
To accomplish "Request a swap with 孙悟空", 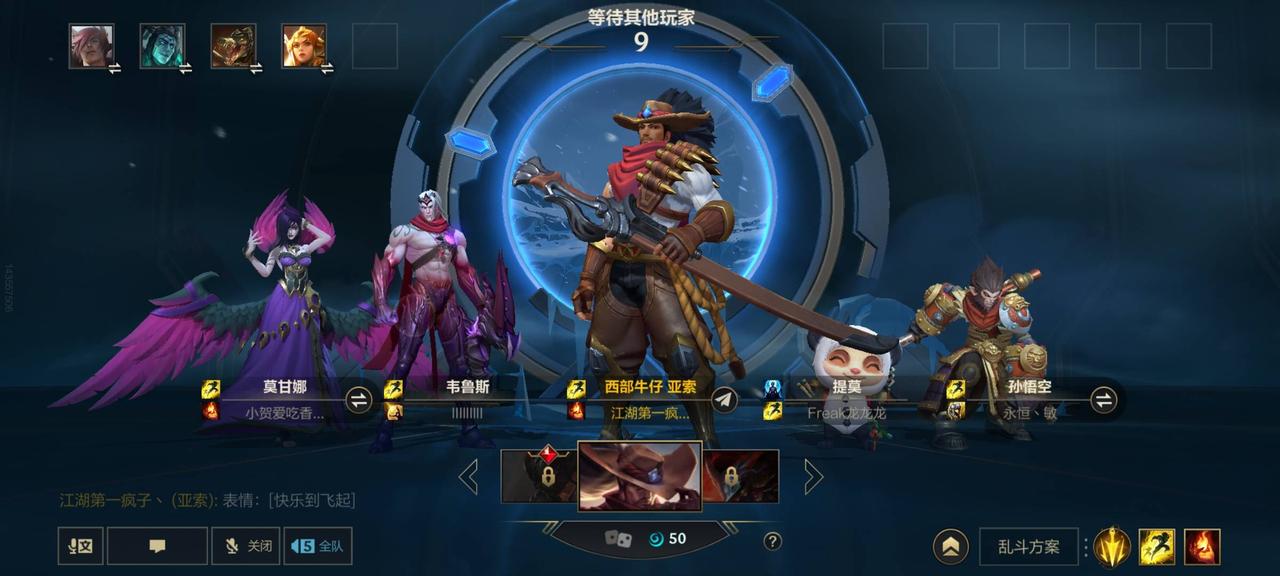I will coord(1103,400).
